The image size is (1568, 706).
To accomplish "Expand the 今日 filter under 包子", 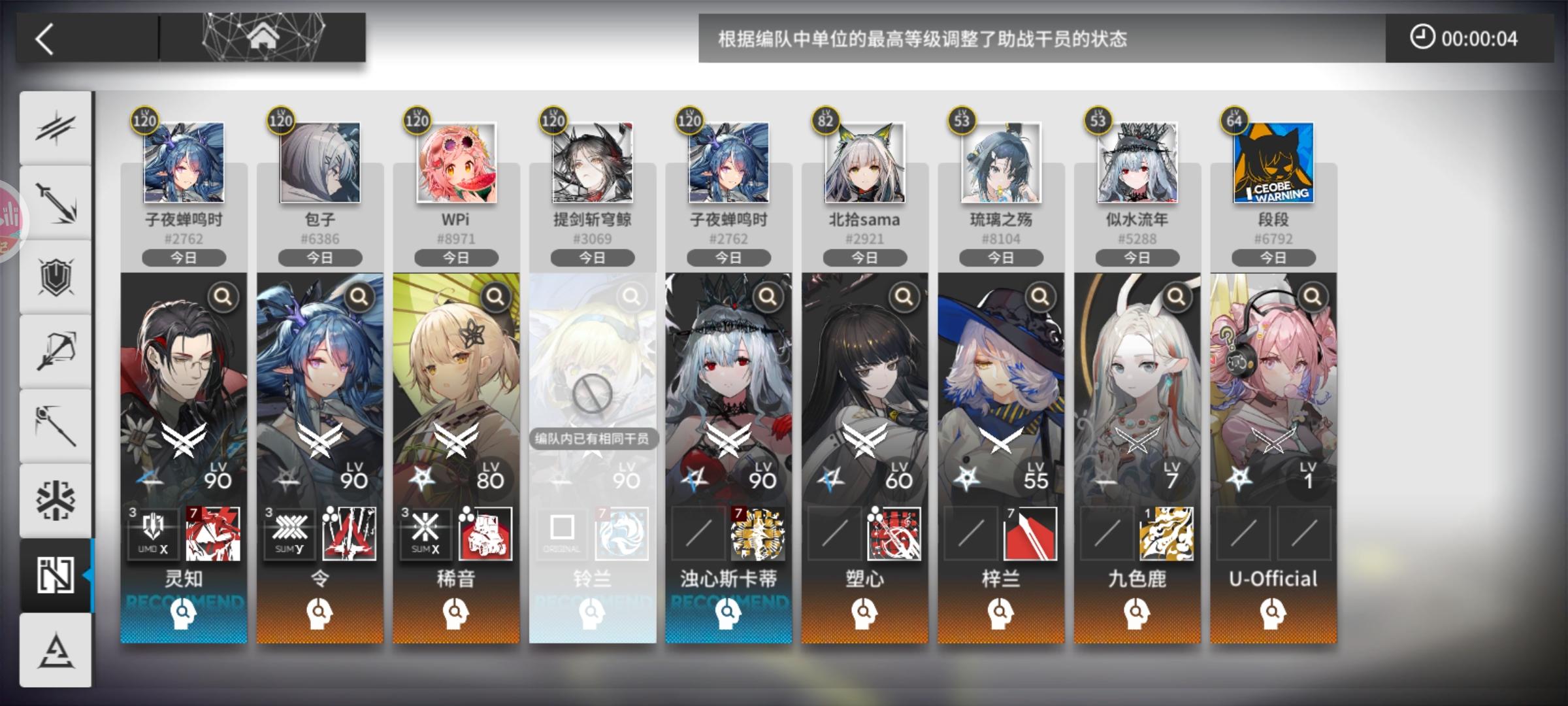I will 319,258.
